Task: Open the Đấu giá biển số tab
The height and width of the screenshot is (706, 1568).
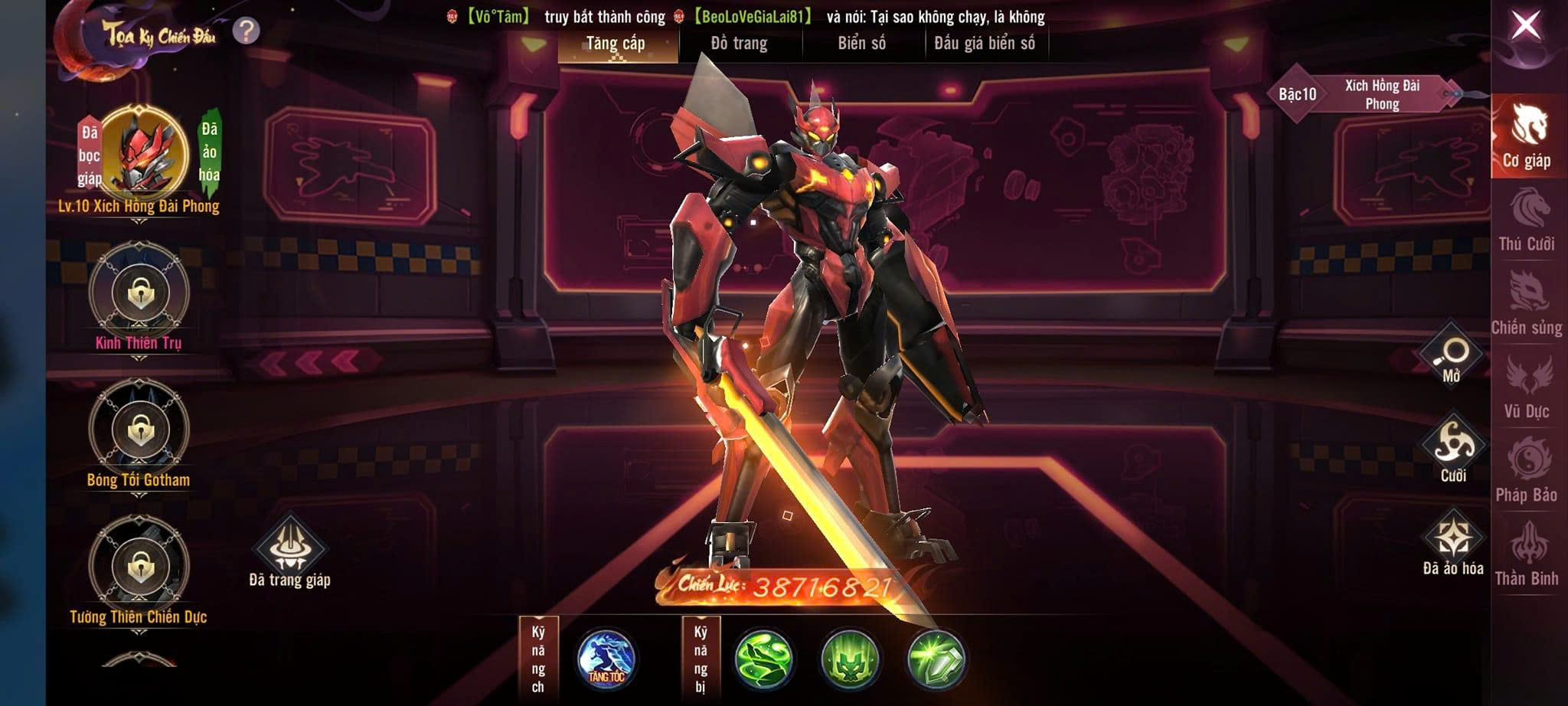Action: 985,44
